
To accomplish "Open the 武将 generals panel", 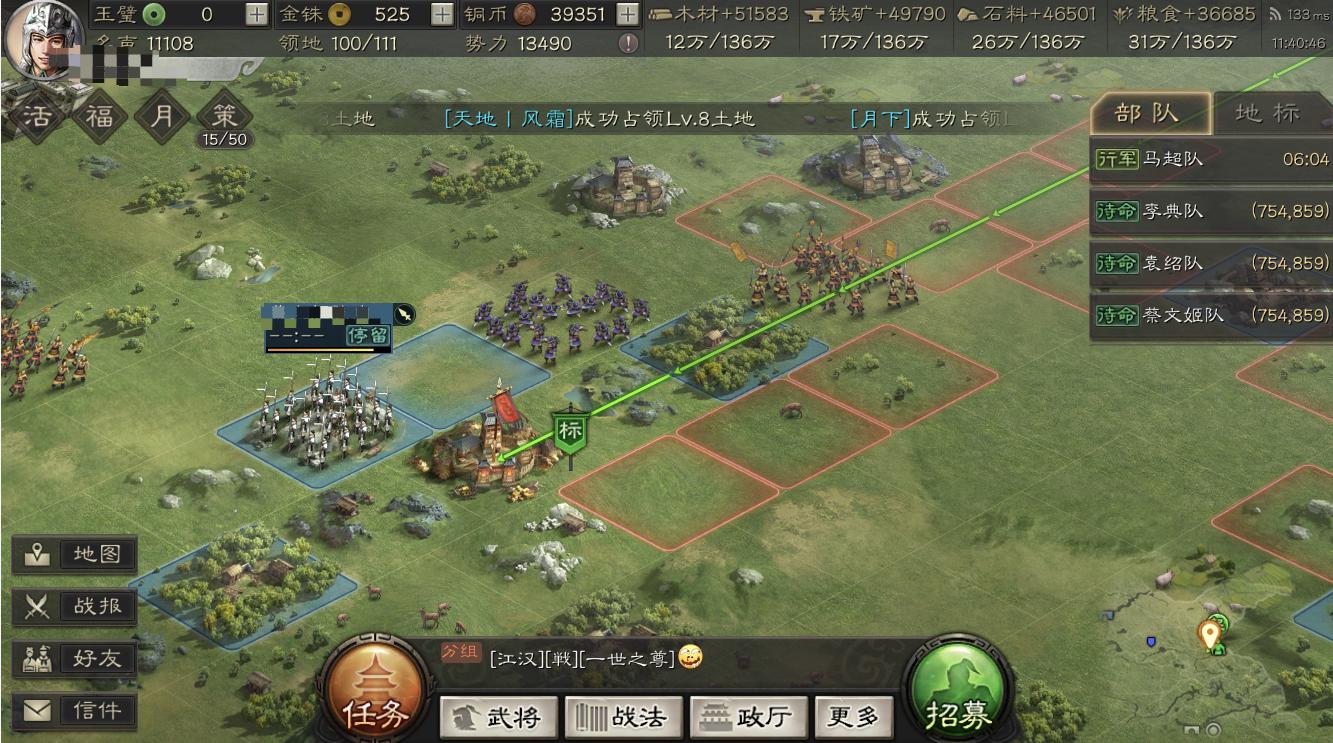I will click(498, 715).
